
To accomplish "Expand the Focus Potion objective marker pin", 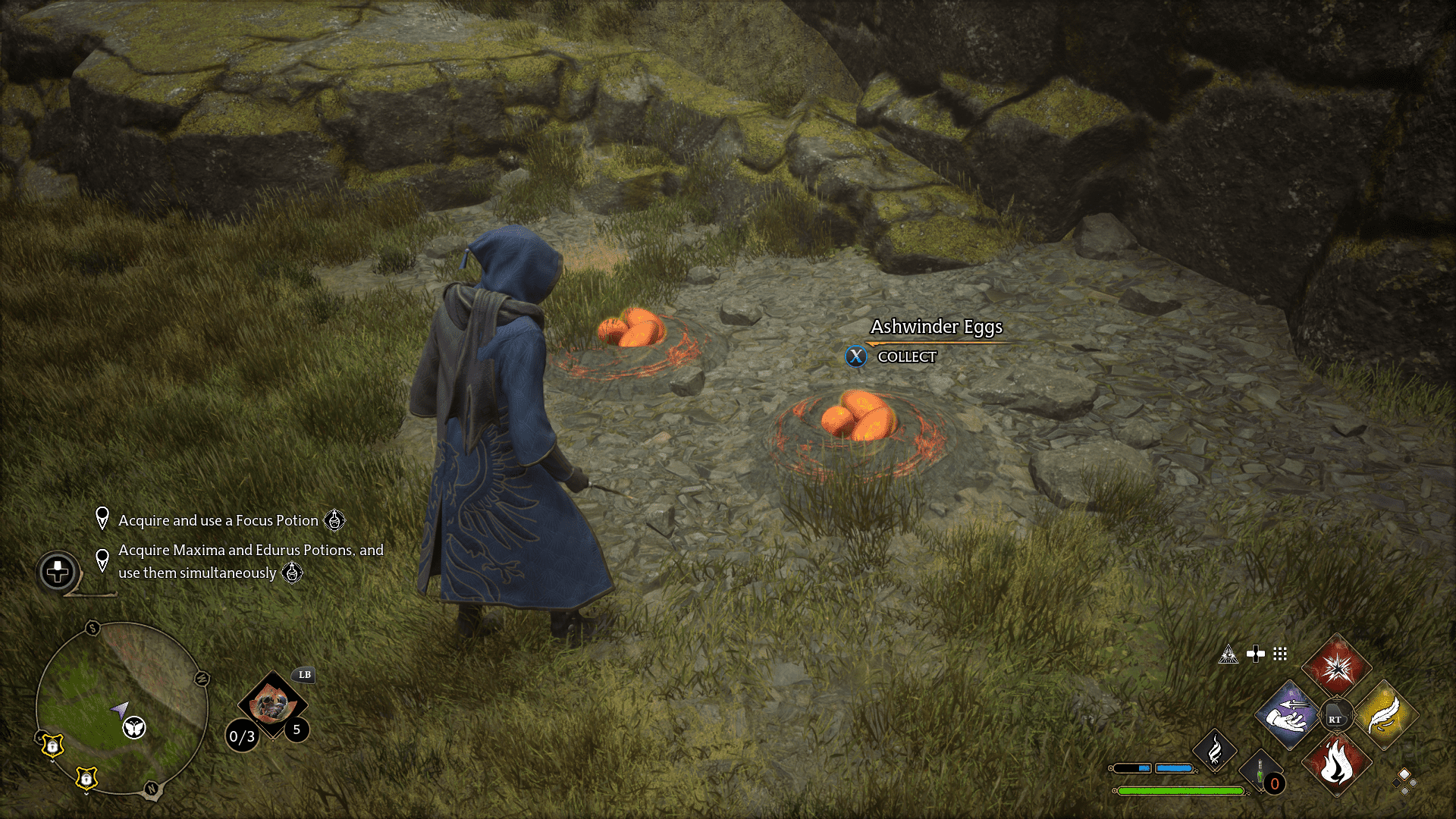I will pos(102,520).
